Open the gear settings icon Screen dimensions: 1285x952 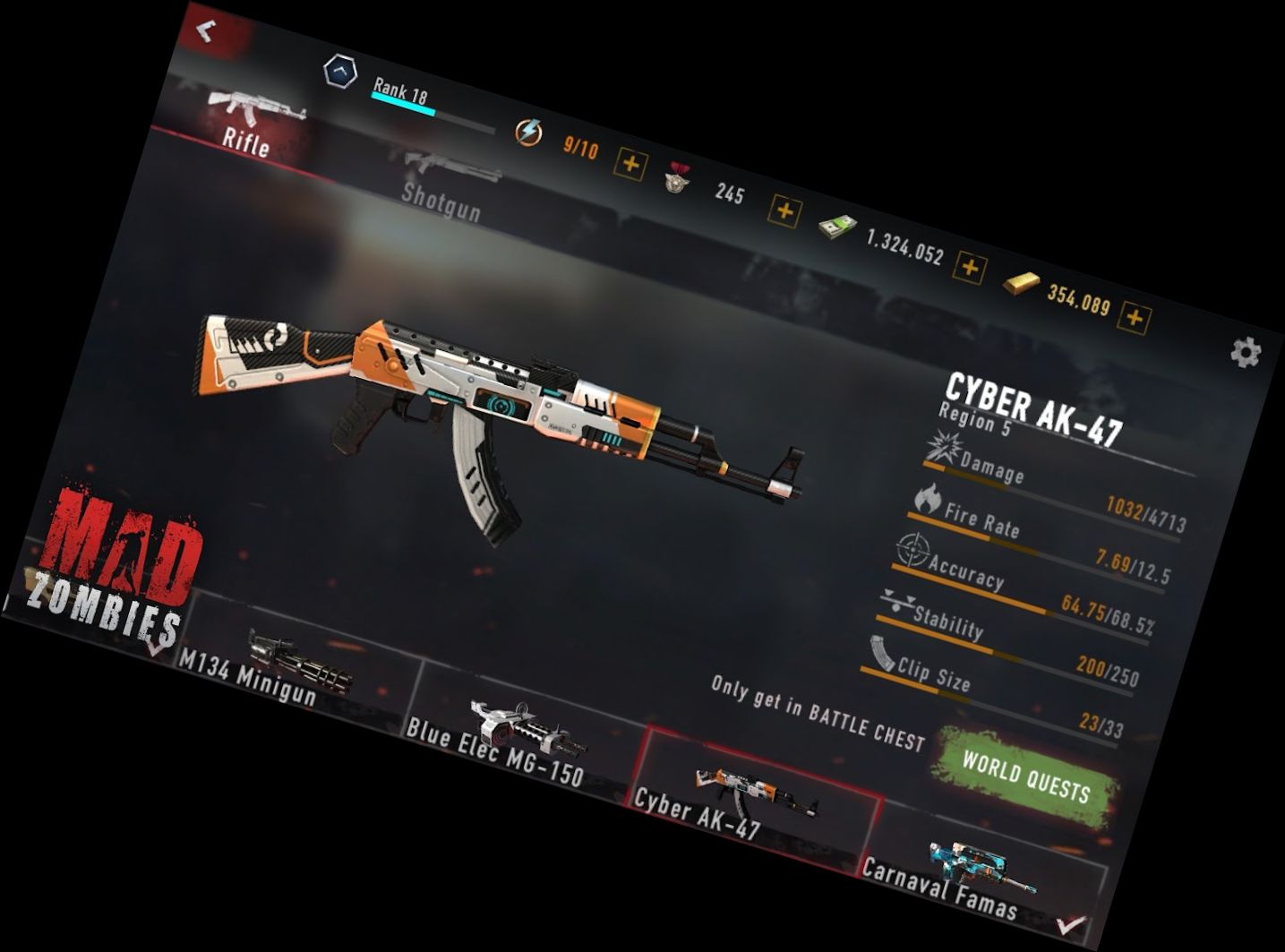pos(1246,353)
